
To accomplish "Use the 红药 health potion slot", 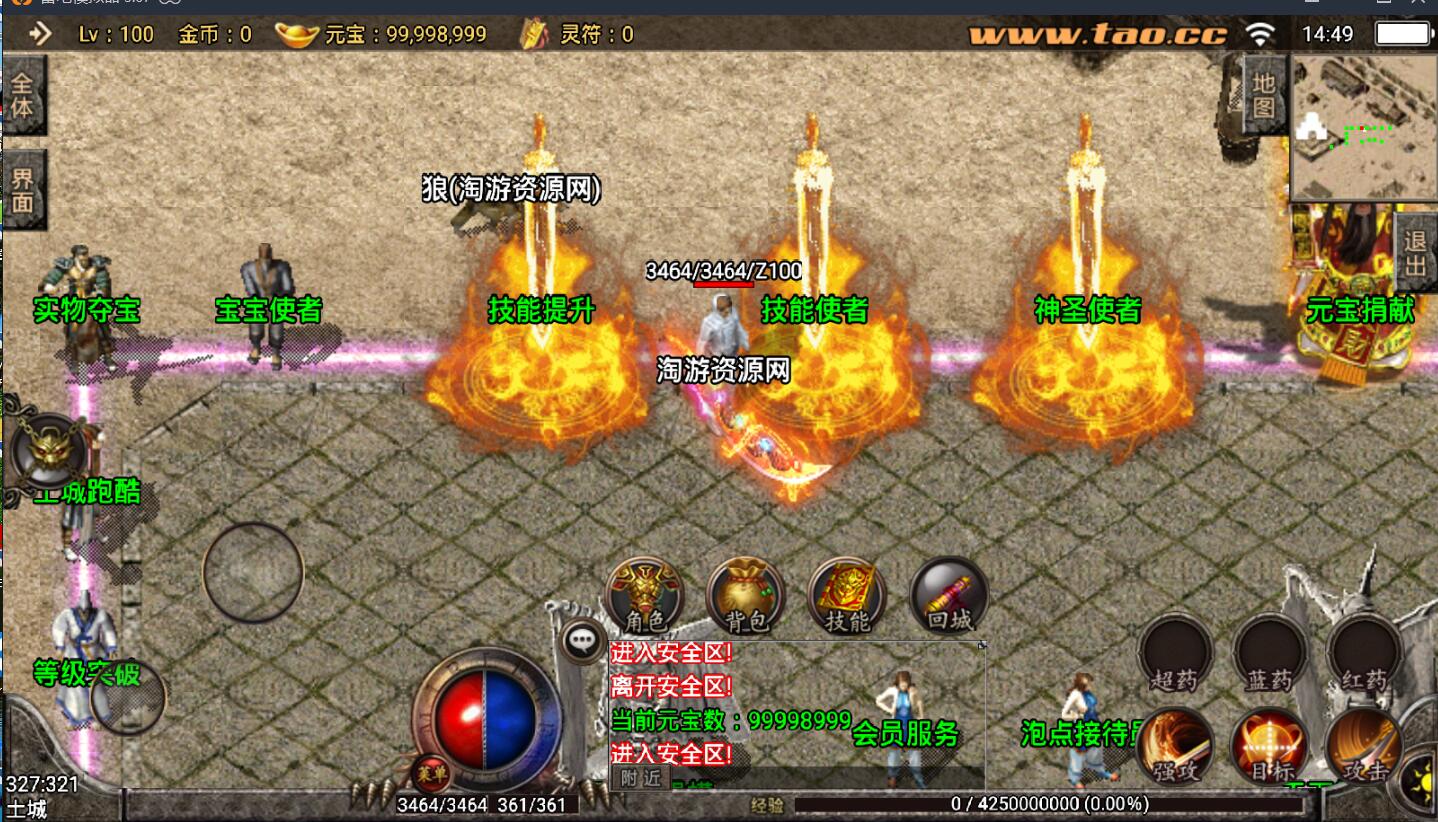I will 1364,654.
